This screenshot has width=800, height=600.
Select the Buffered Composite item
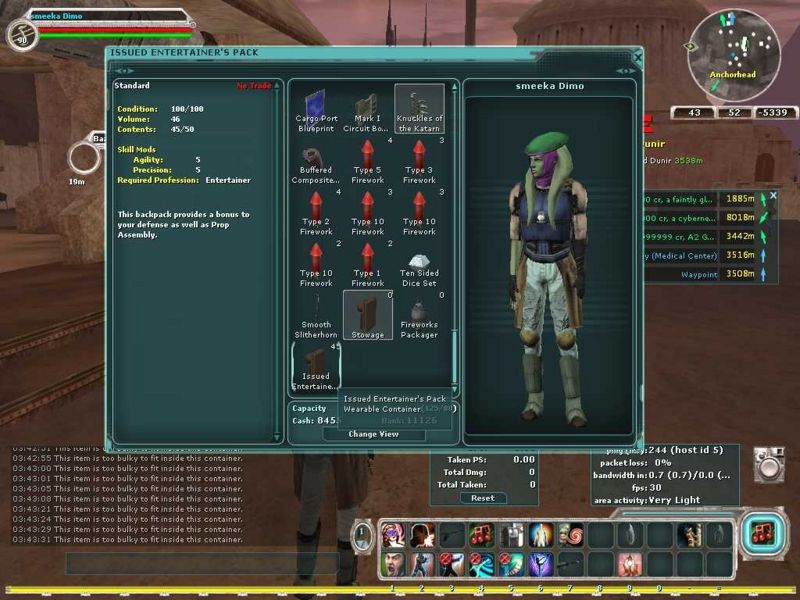(315, 160)
